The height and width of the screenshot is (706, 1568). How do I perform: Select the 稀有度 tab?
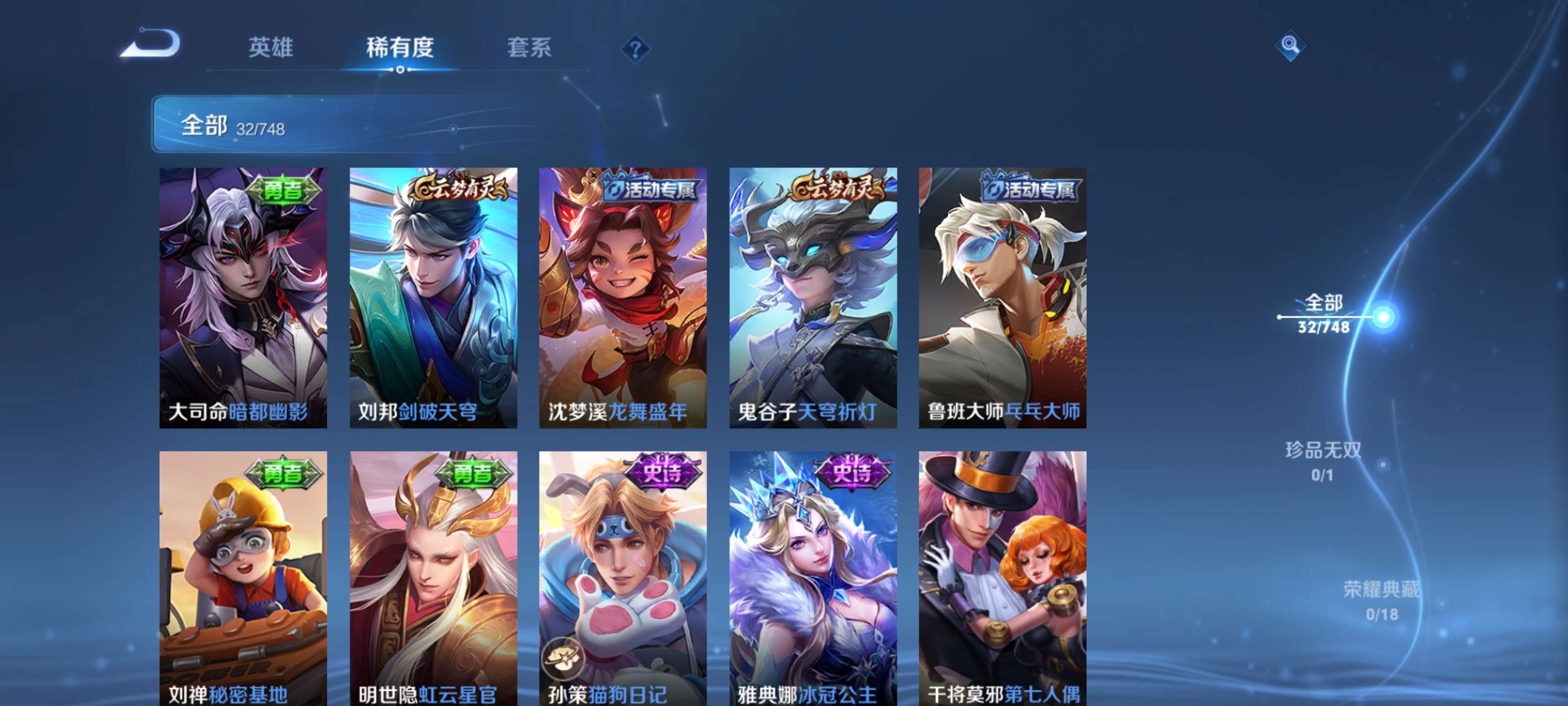(x=401, y=49)
